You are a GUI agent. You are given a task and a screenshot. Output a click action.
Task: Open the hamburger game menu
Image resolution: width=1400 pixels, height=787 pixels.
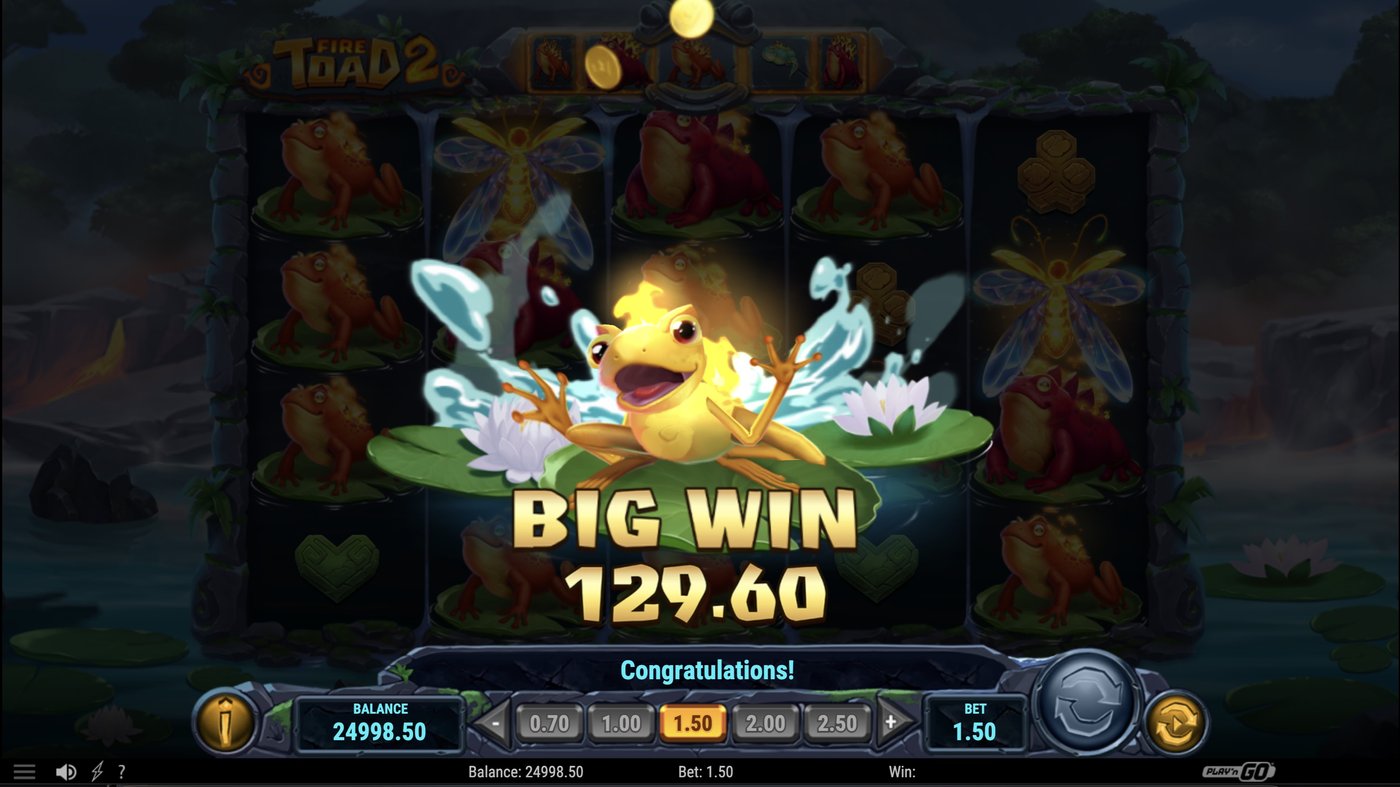(x=24, y=771)
